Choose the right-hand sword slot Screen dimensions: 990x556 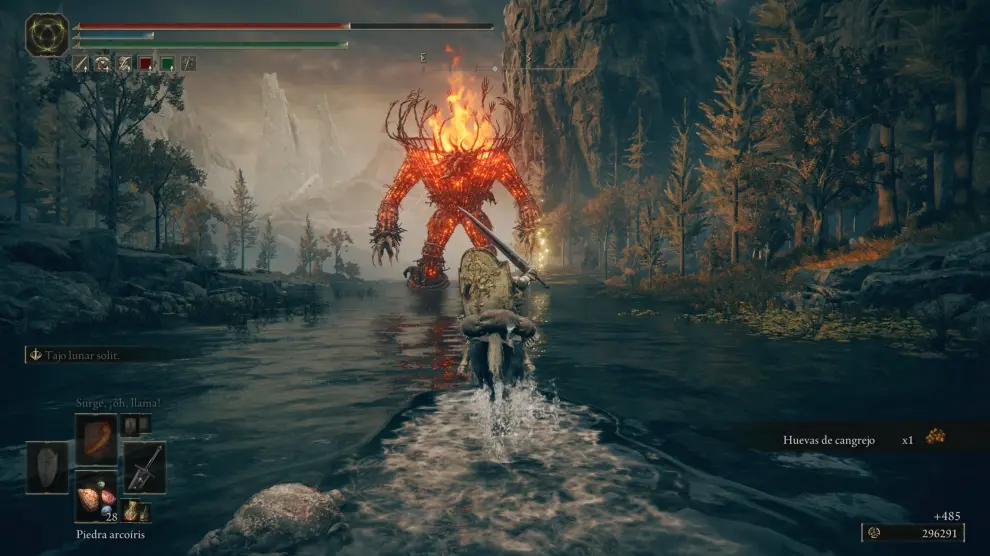(144, 467)
